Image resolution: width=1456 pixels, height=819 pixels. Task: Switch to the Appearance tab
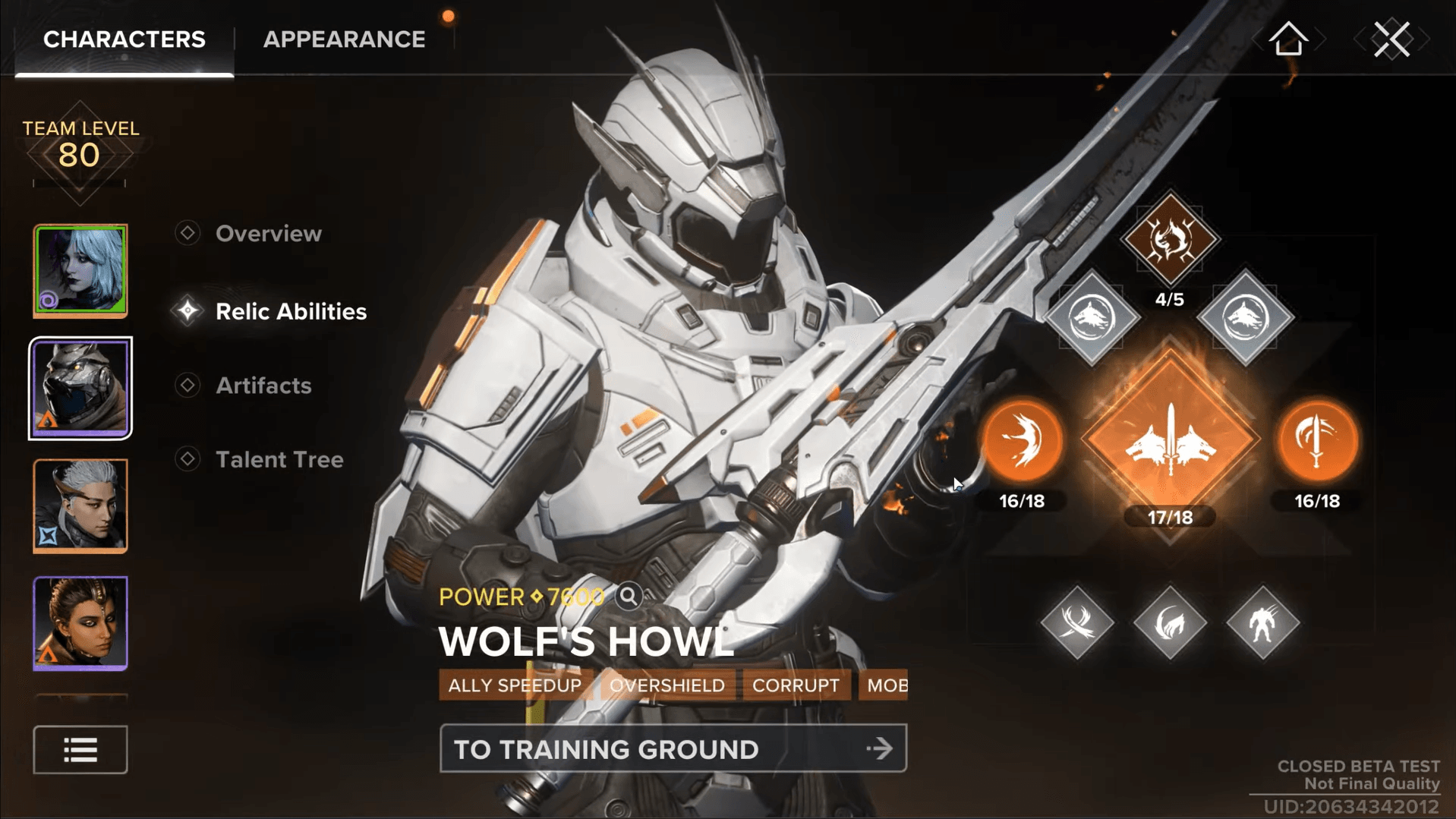pyautogui.click(x=344, y=39)
